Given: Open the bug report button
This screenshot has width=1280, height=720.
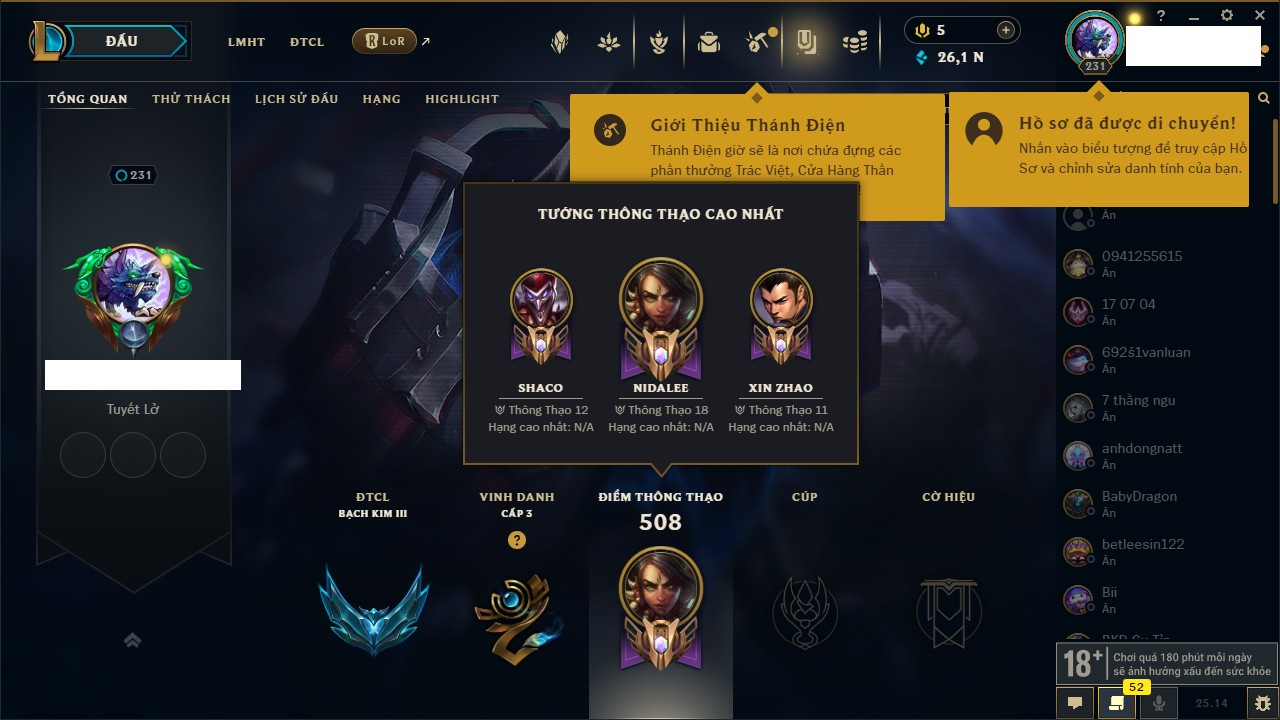Looking at the screenshot, I should [1263, 703].
